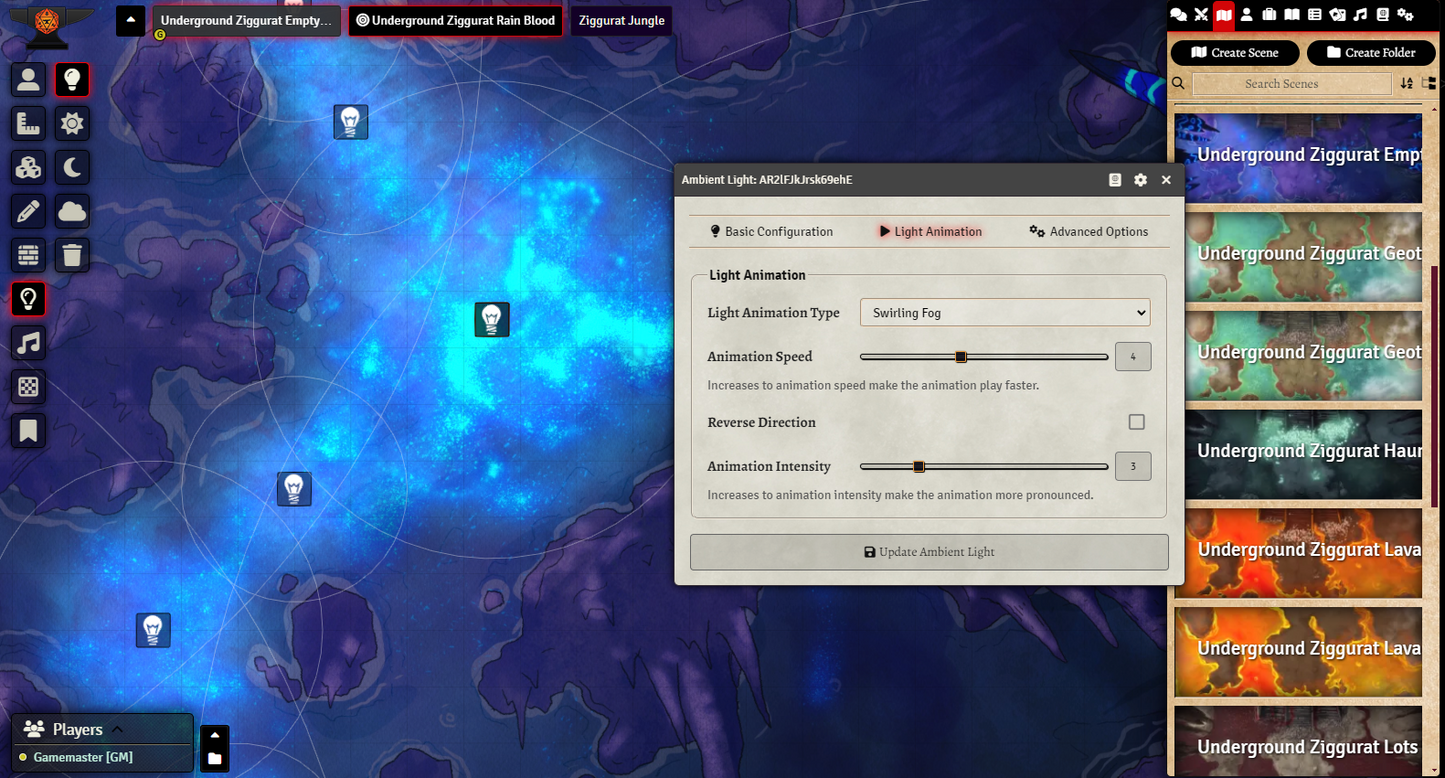The width and height of the screenshot is (1445, 778).
Task: Select the pencil drawing tools
Action: (x=28, y=211)
